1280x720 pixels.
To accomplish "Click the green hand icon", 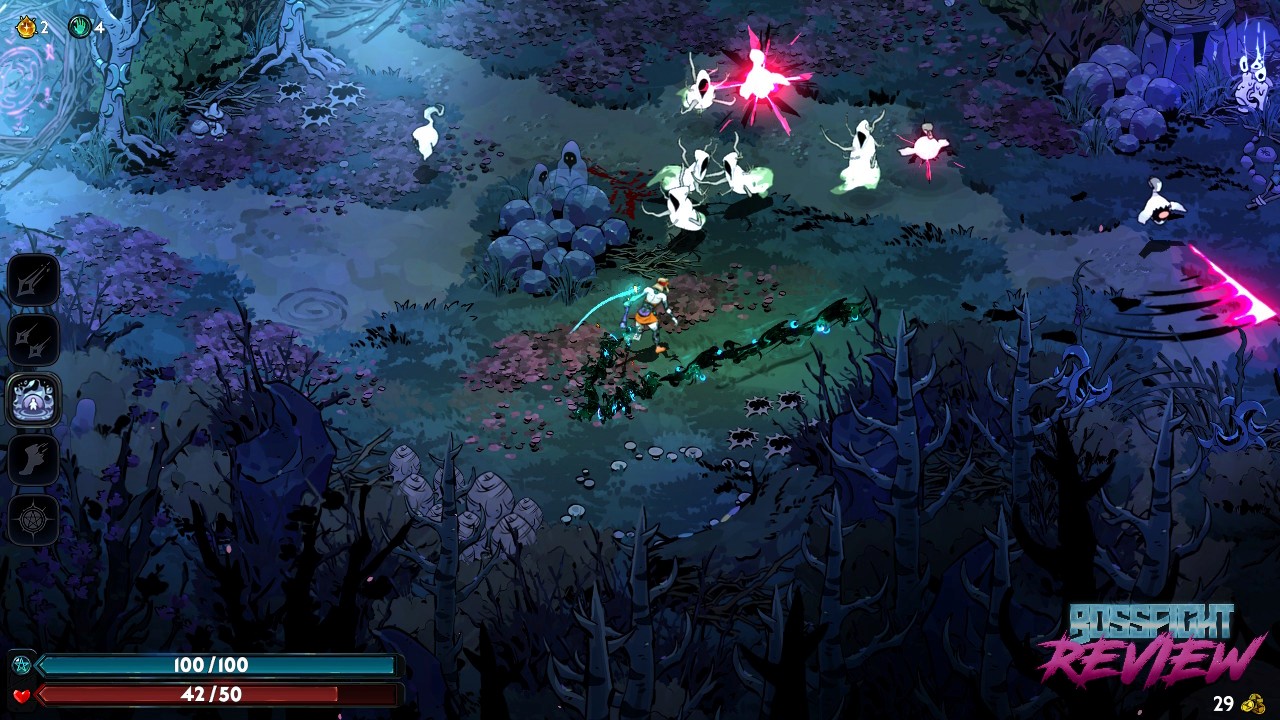I will (80, 27).
